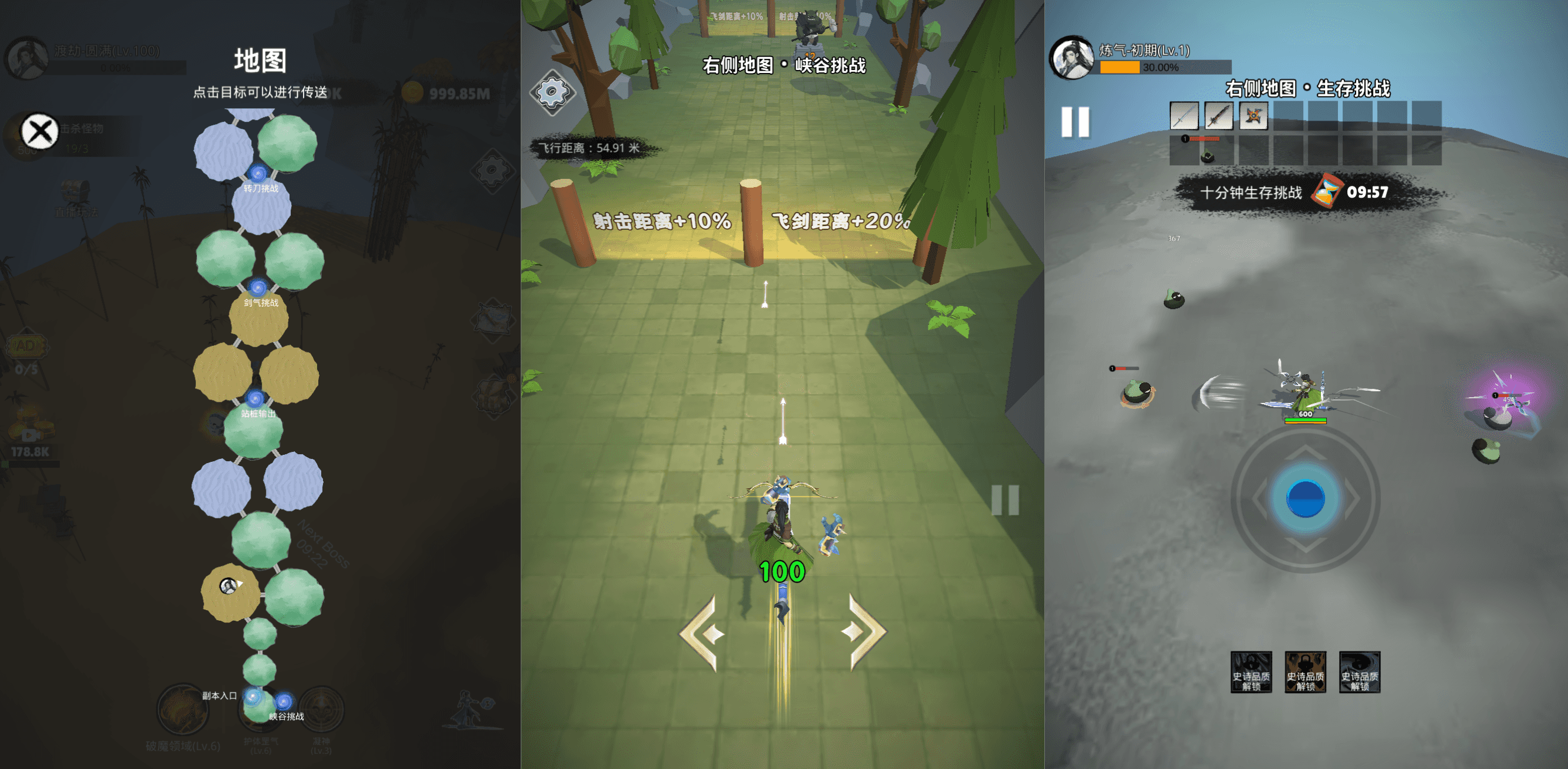Select the 剑气挑战 portal on the map
This screenshot has height=769, width=1568.
(258, 288)
